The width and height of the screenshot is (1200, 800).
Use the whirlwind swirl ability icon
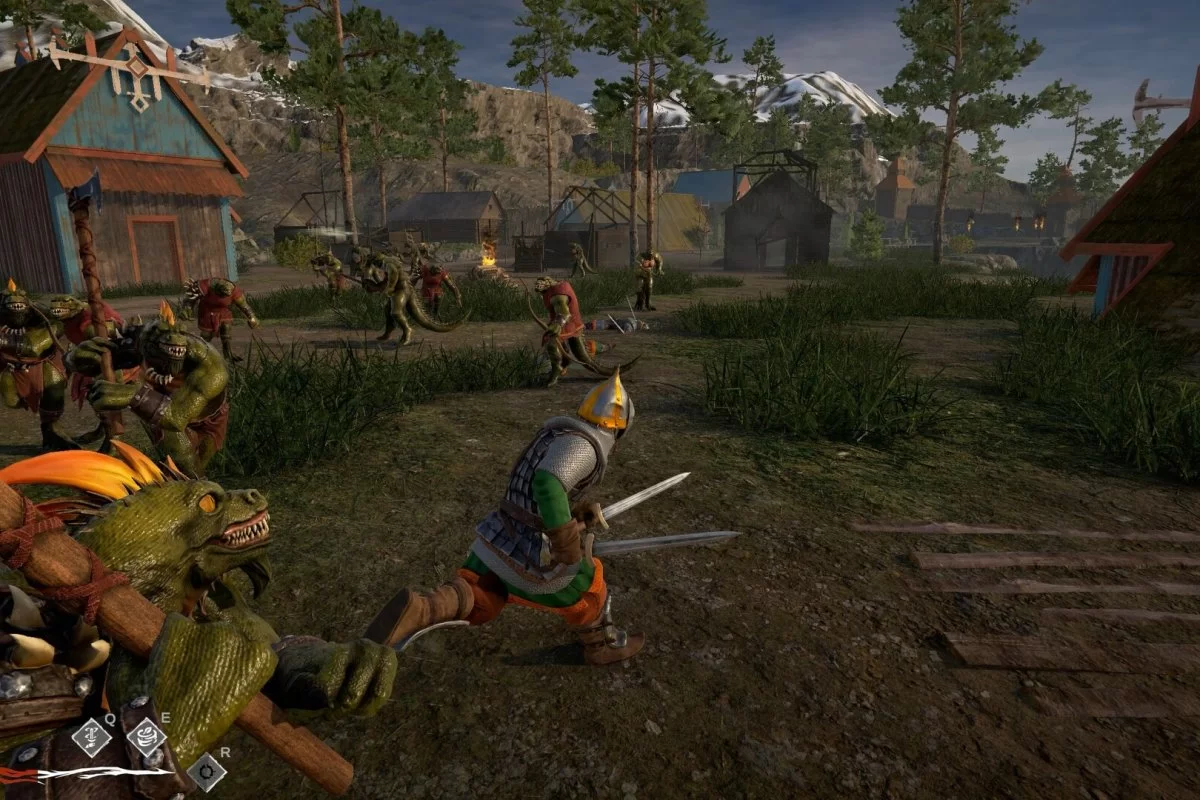point(146,738)
